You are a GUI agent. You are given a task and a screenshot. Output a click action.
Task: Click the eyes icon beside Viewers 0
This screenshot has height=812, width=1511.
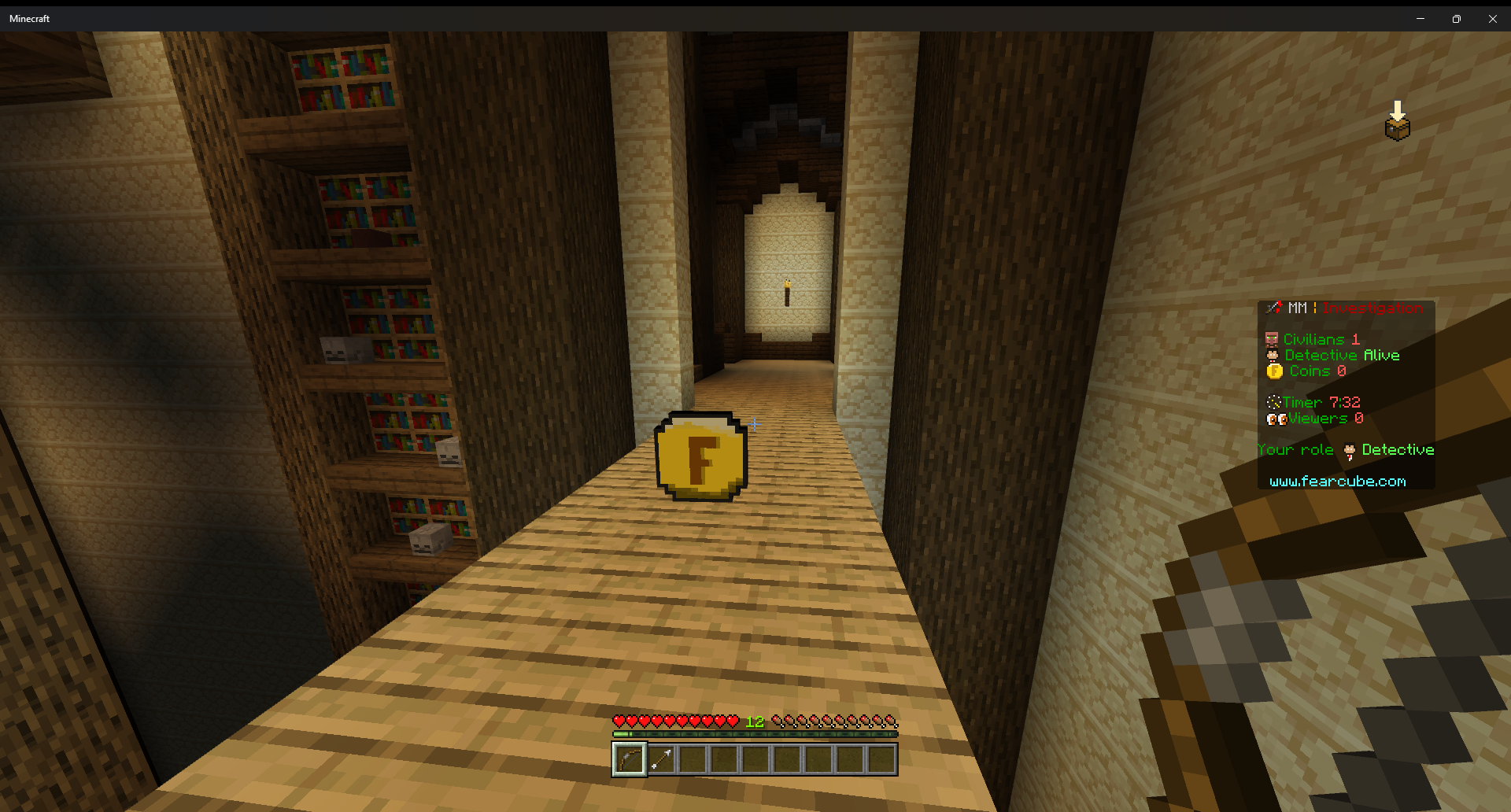pos(1276,419)
